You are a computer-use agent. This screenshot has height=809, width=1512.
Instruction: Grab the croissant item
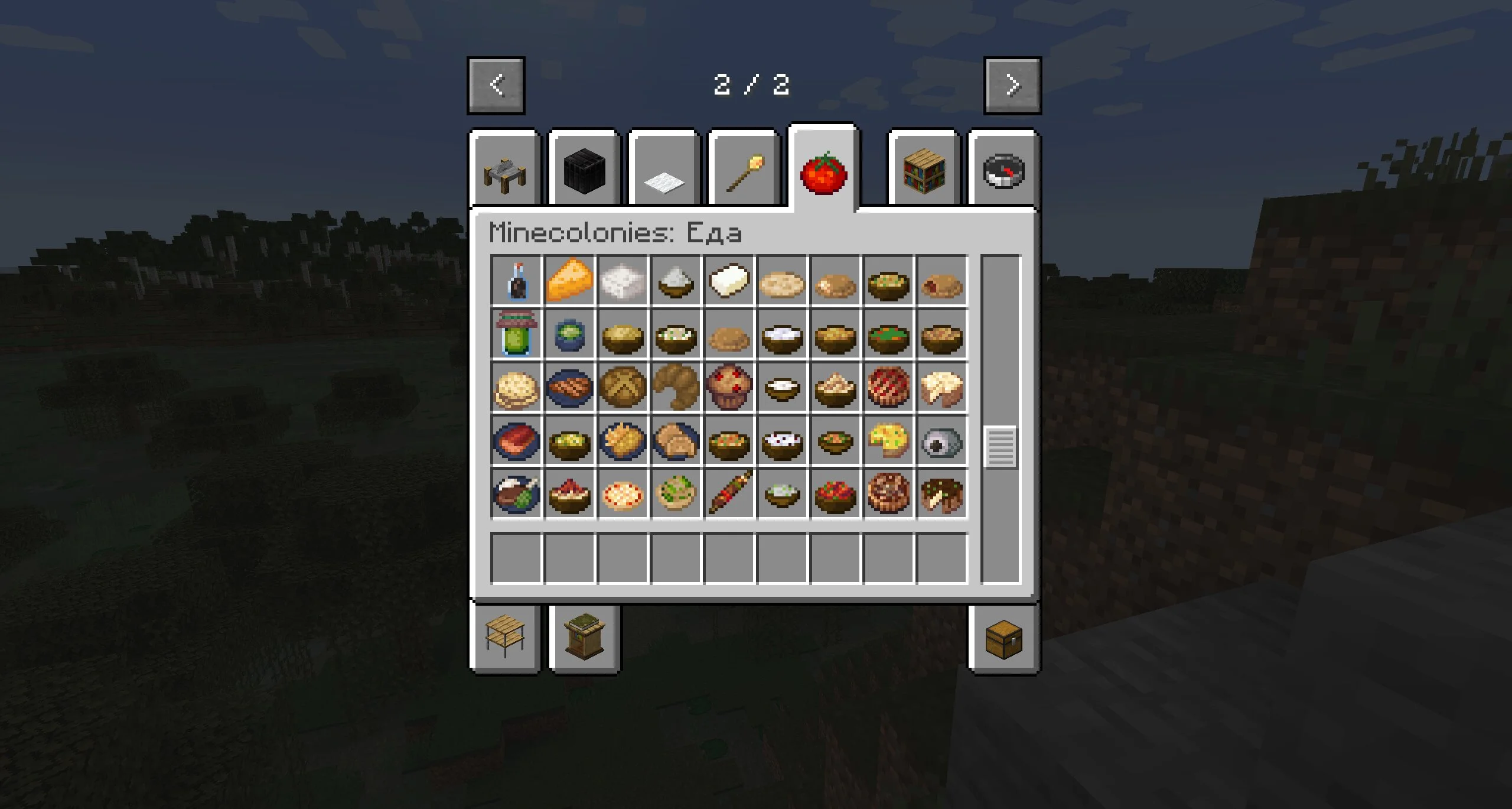click(676, 387)
